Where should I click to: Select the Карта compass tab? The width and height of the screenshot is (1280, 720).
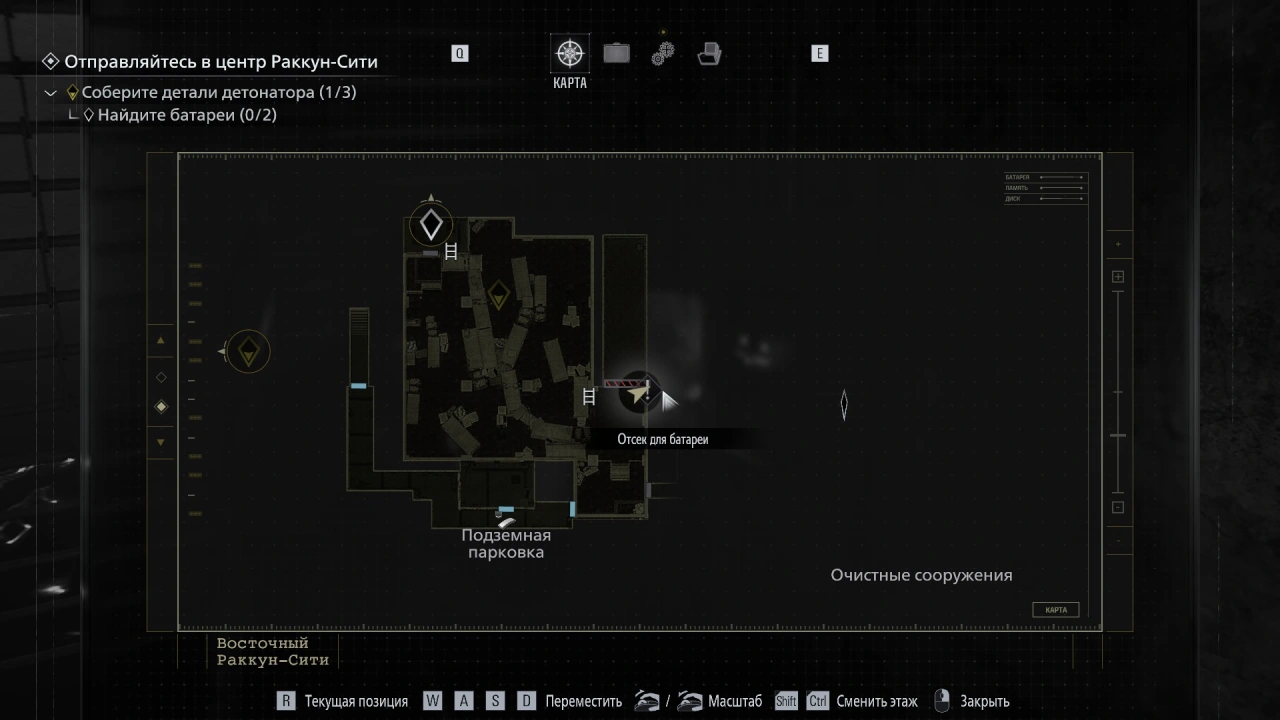[570, 54]
